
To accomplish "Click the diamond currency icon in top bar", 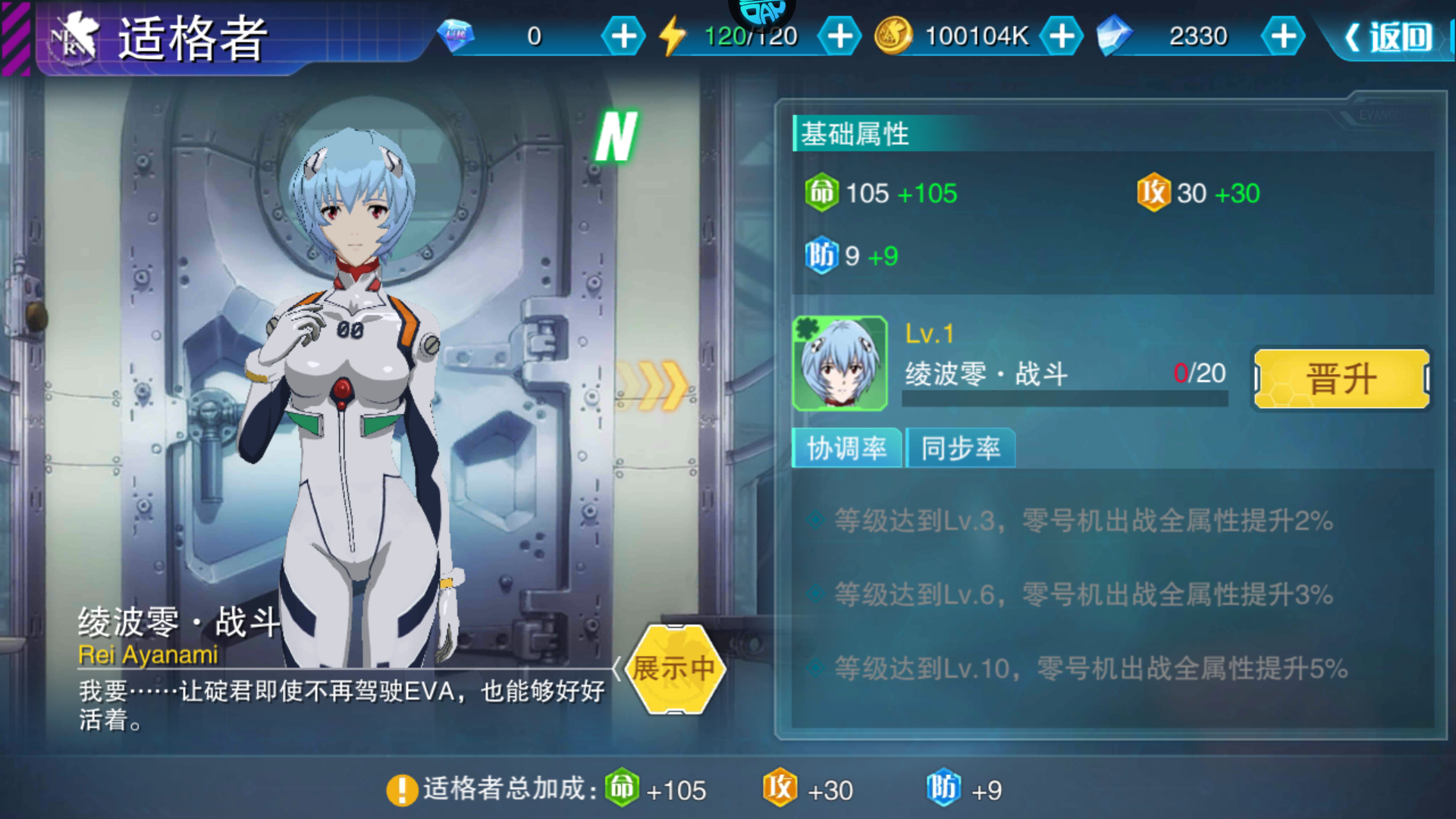I will tap(457, 34).
